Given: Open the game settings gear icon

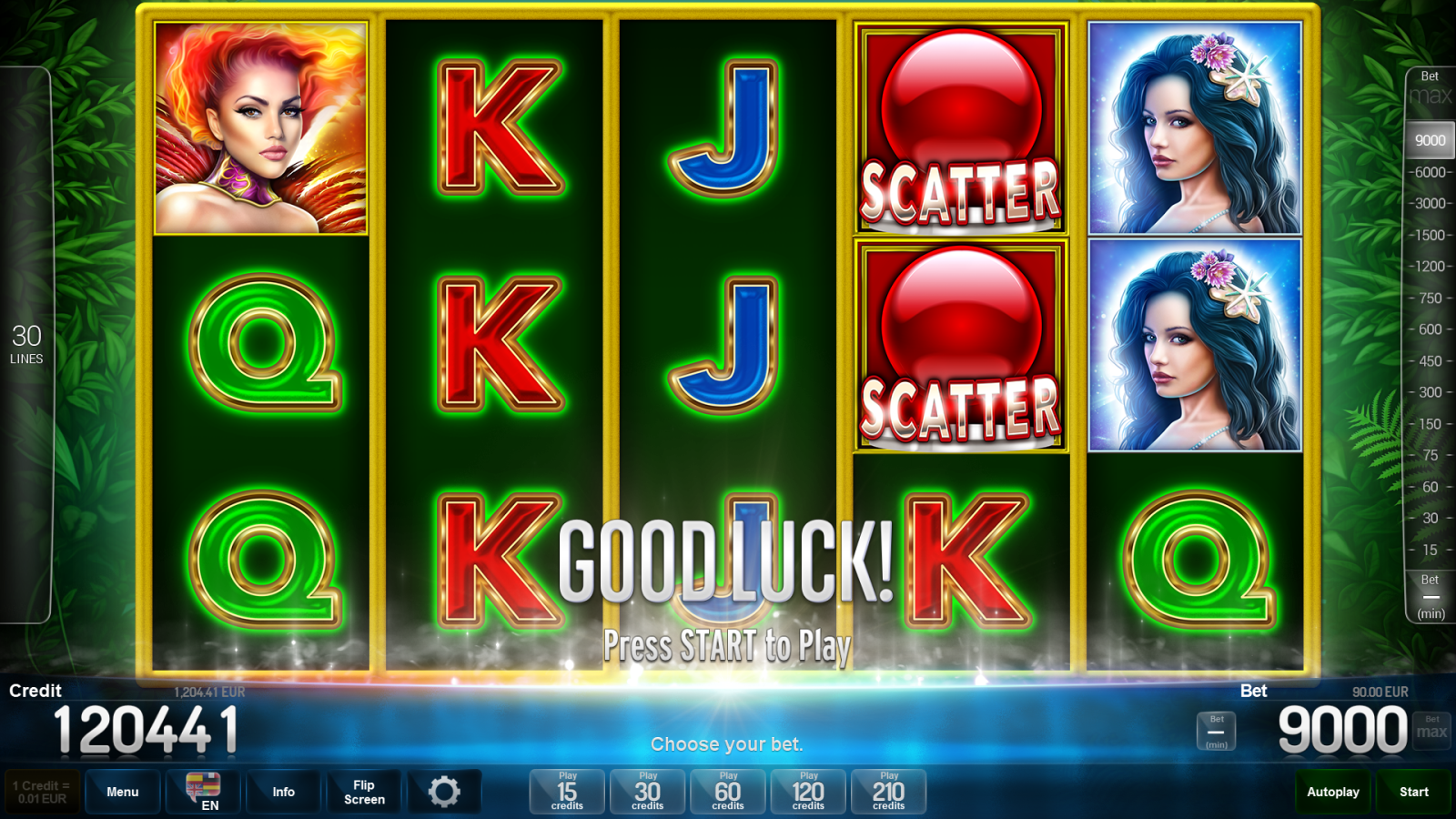Looking at the screenshot, I should click(445, 791).
